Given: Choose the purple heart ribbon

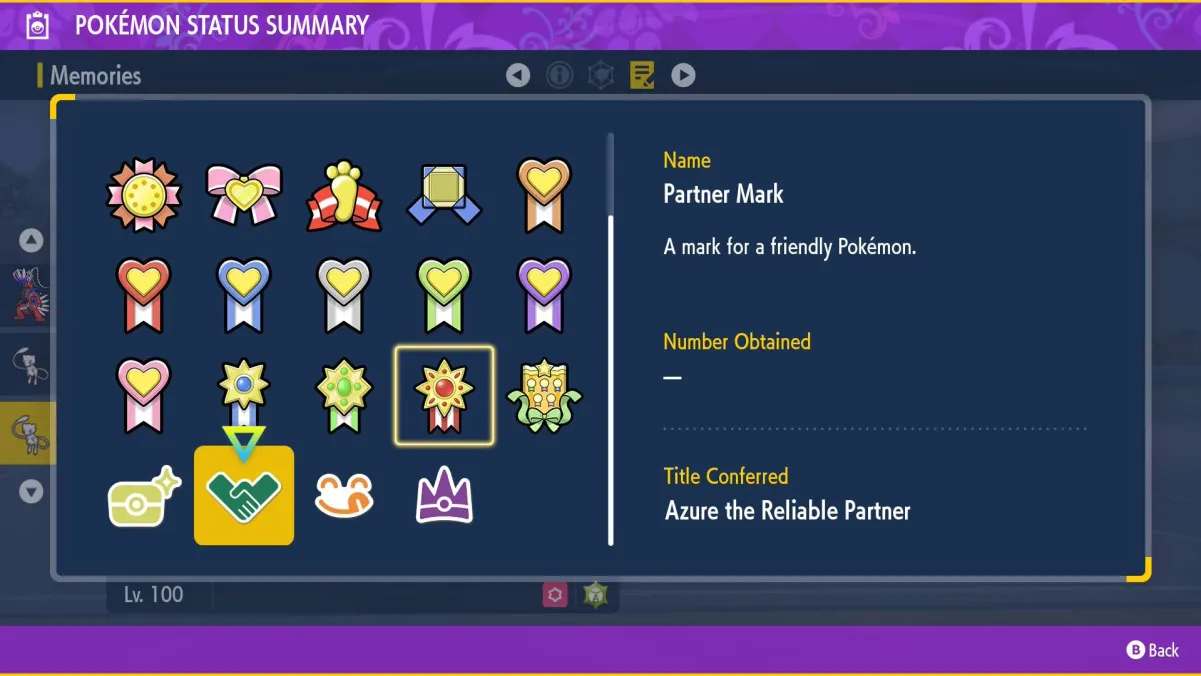Looking at the screenshot, I should tap(544, 295).
